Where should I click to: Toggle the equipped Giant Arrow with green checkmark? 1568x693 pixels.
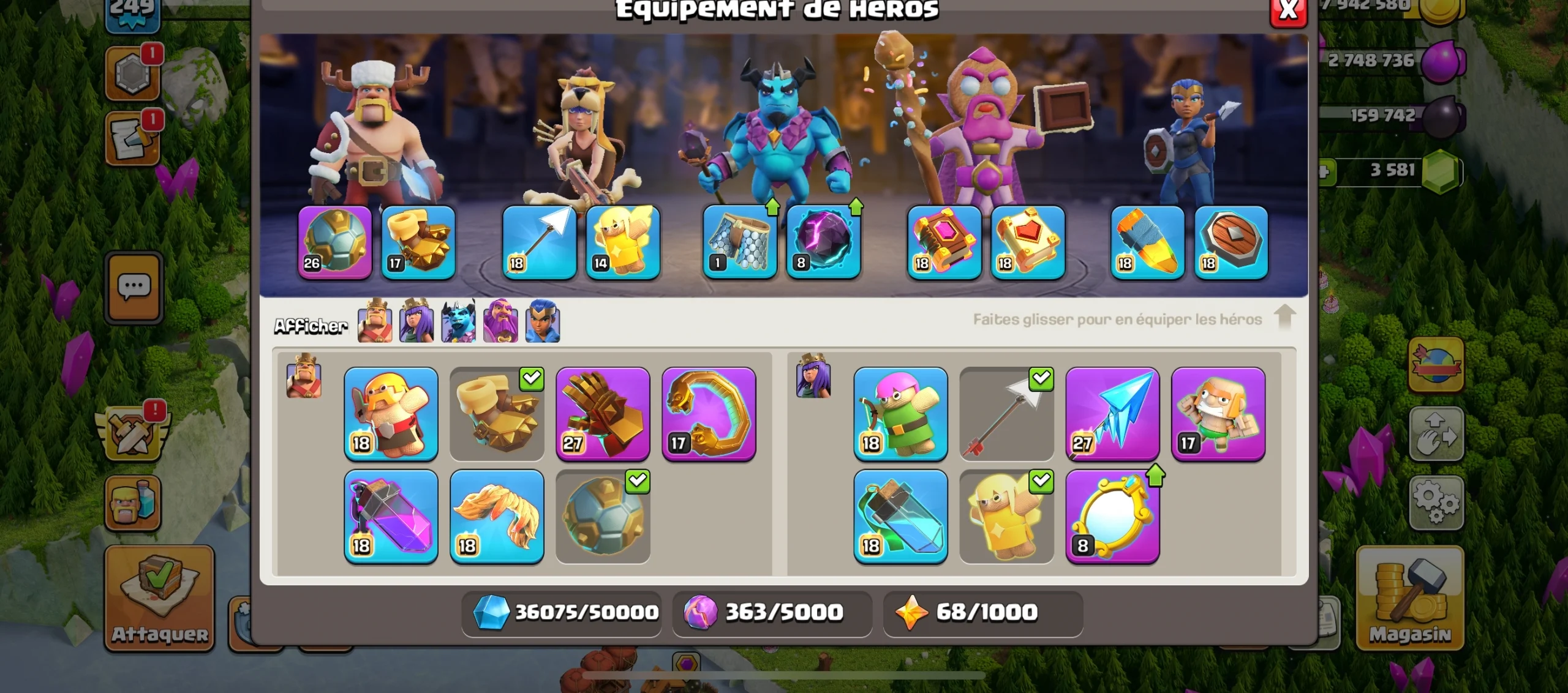(1006, 414)
